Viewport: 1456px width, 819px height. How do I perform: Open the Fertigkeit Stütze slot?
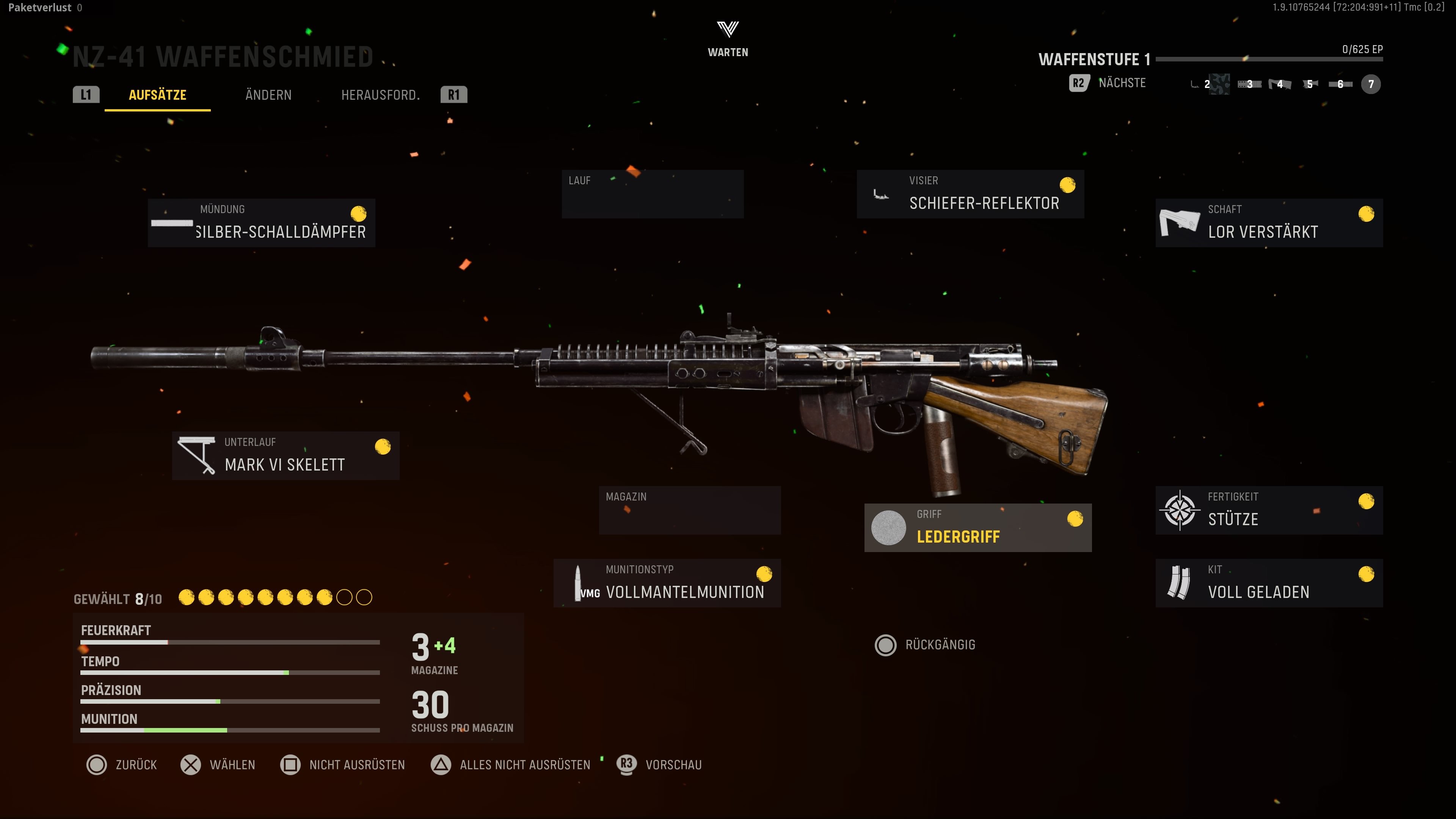click(x=1269, y=510)
